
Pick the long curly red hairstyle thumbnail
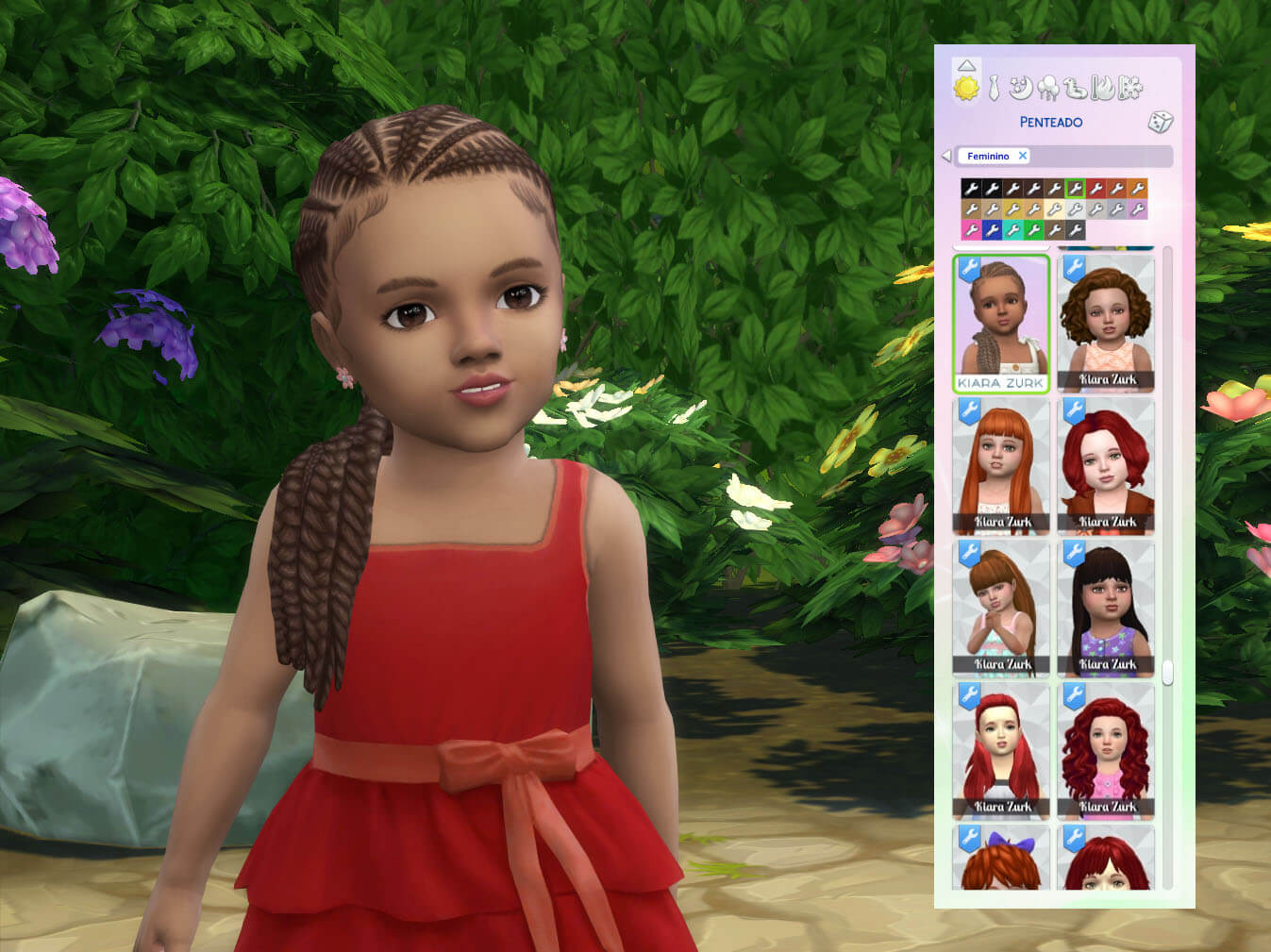pyautogui.click(x=1106, y=750)
